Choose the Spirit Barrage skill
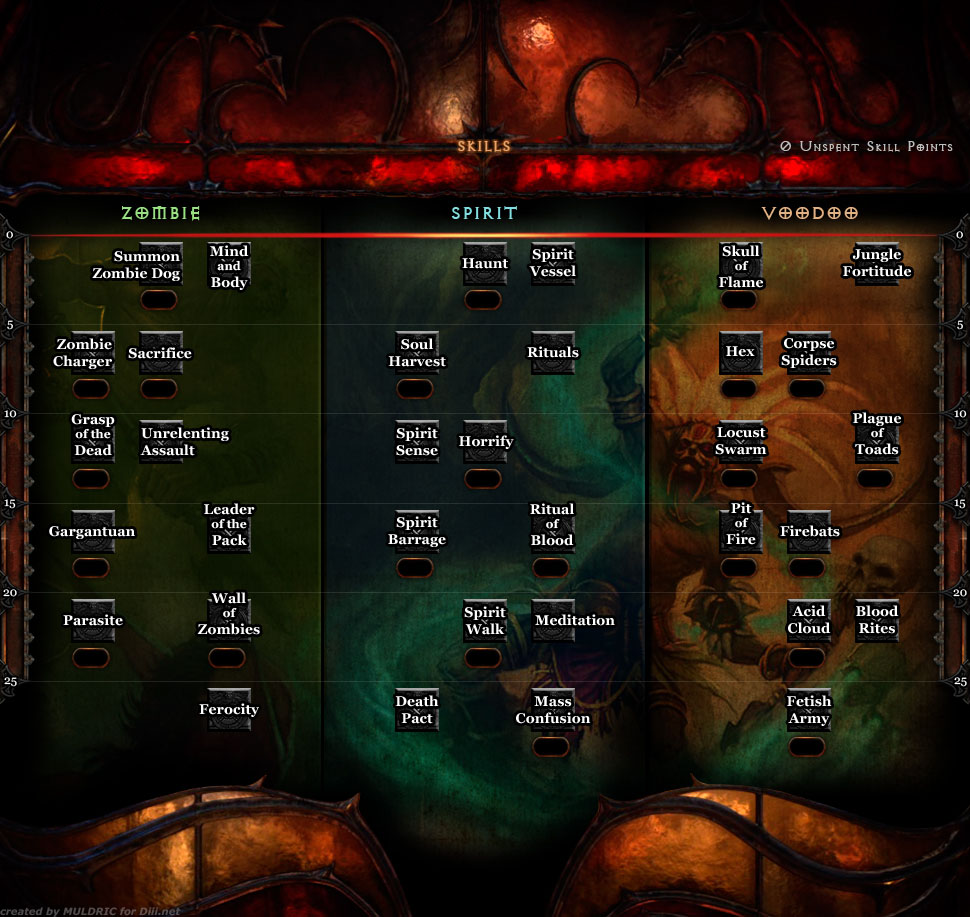Image resolution: width=970 pixels, height=917 pixels. [416, 531]
